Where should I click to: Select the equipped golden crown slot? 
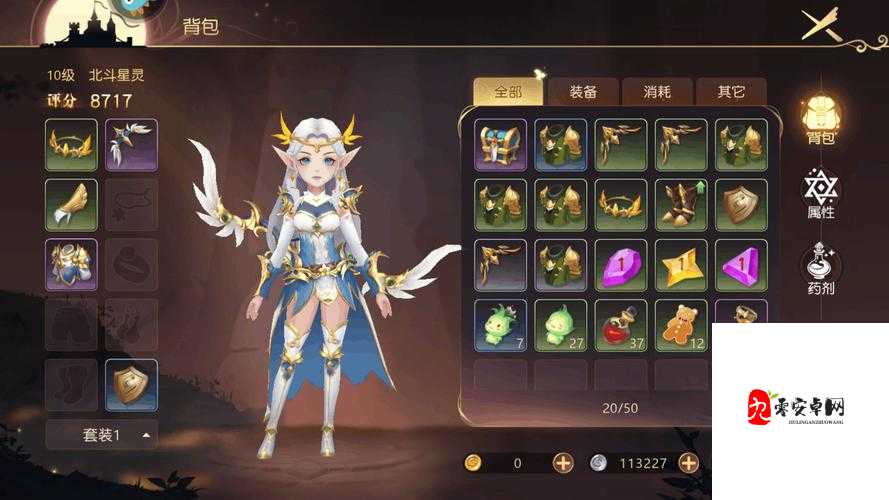point(71,145)
